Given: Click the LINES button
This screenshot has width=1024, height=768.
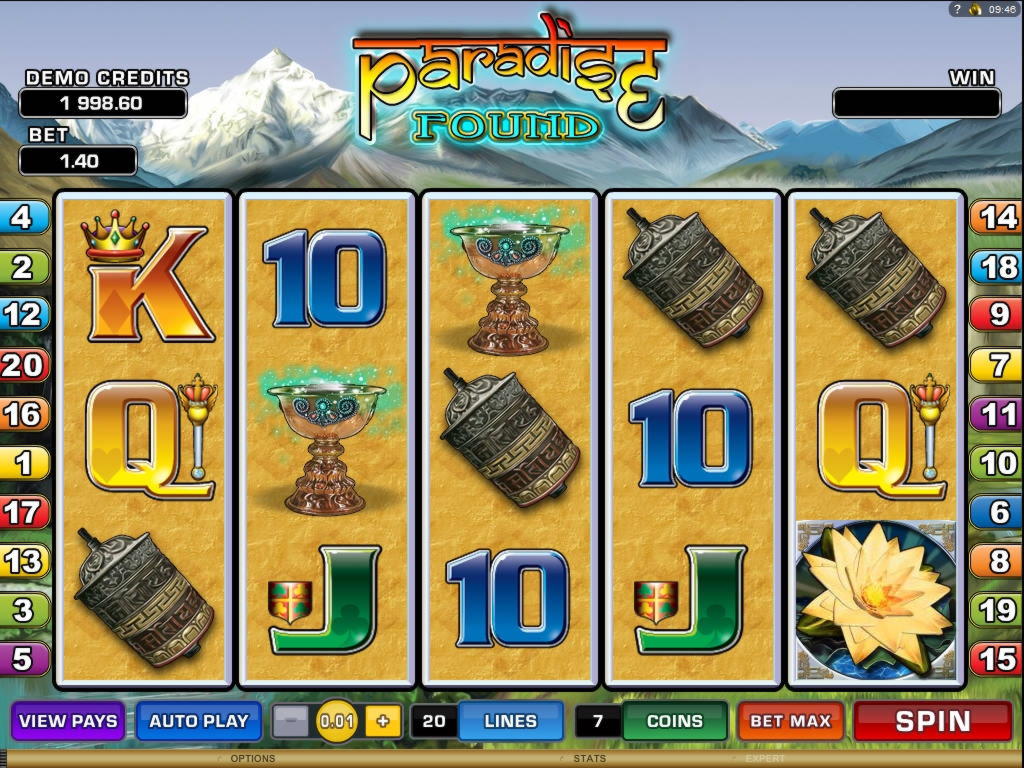Looking at the screenshot, I should [510, 721].
